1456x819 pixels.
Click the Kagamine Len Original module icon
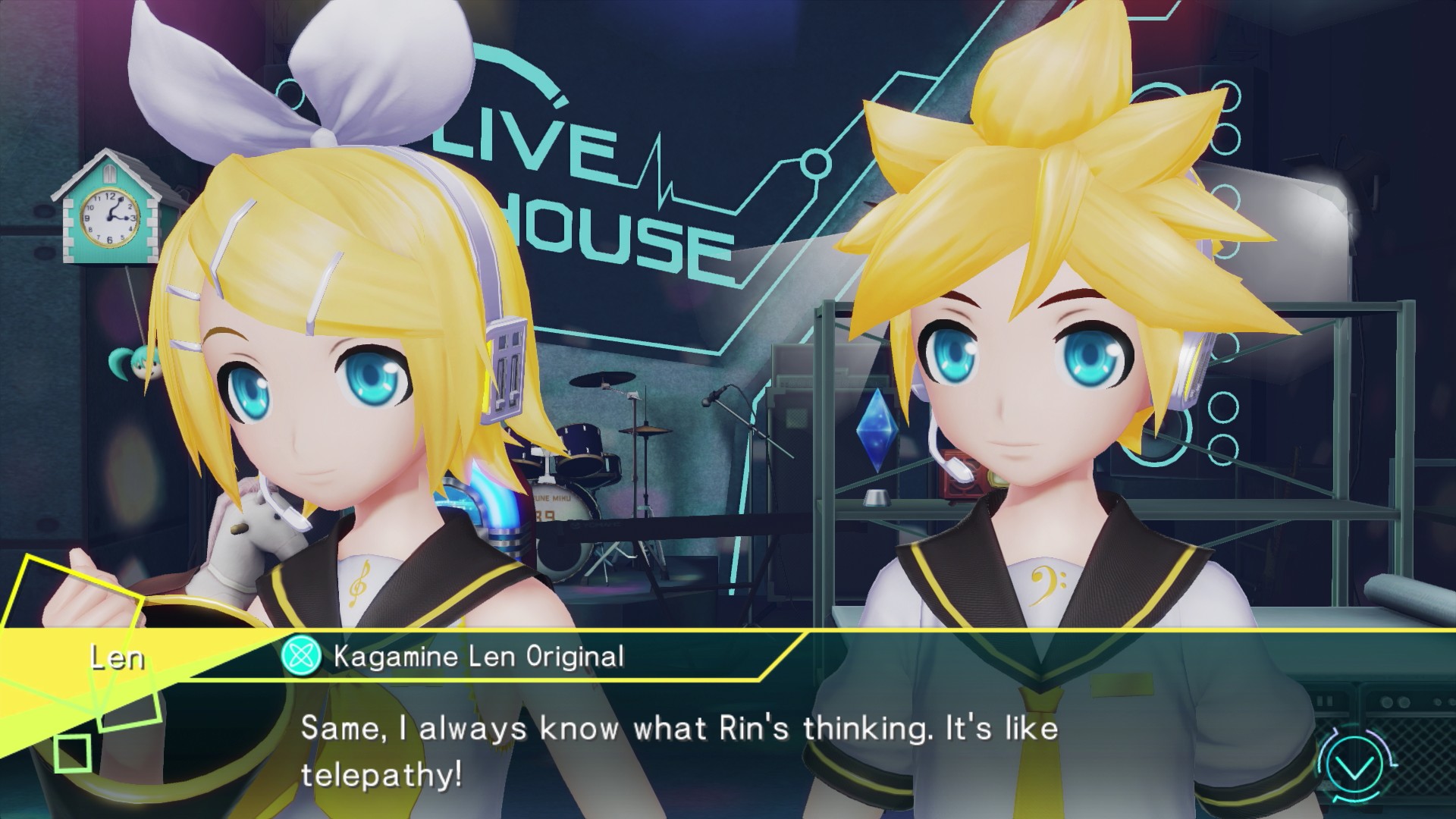[301, 656]
